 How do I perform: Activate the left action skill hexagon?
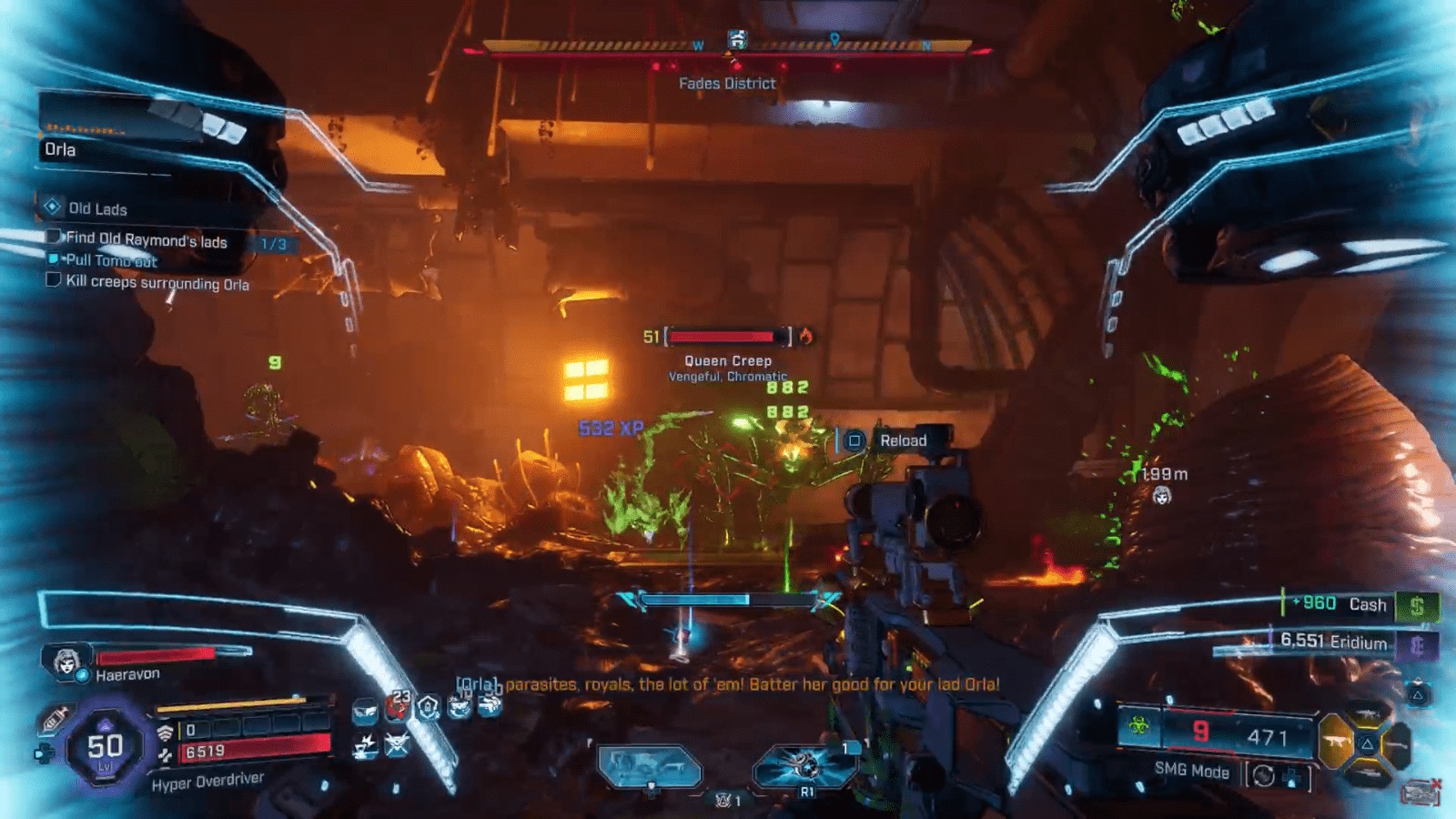(650, 766)
